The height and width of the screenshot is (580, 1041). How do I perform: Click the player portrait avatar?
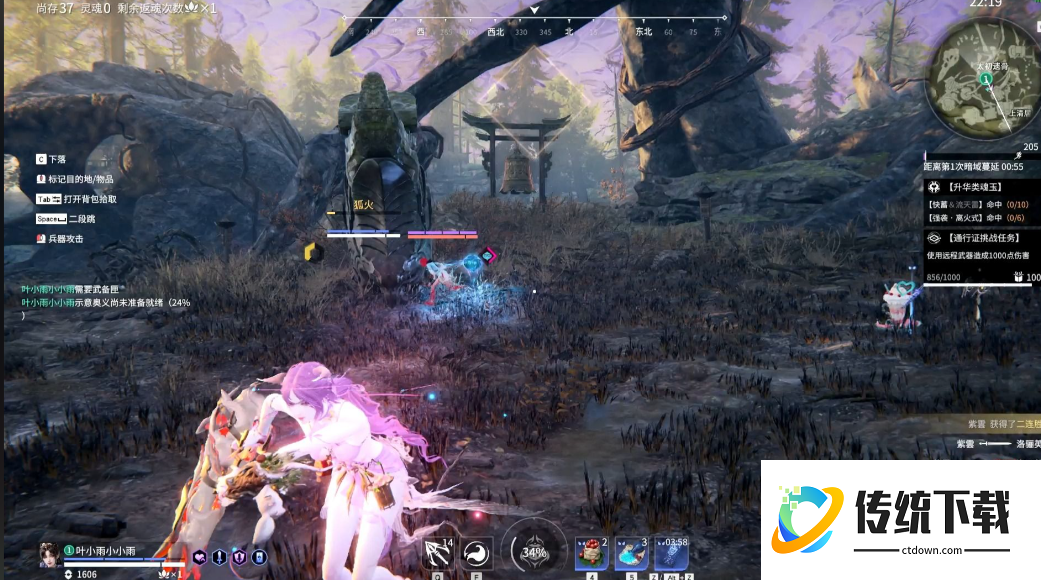48,554
